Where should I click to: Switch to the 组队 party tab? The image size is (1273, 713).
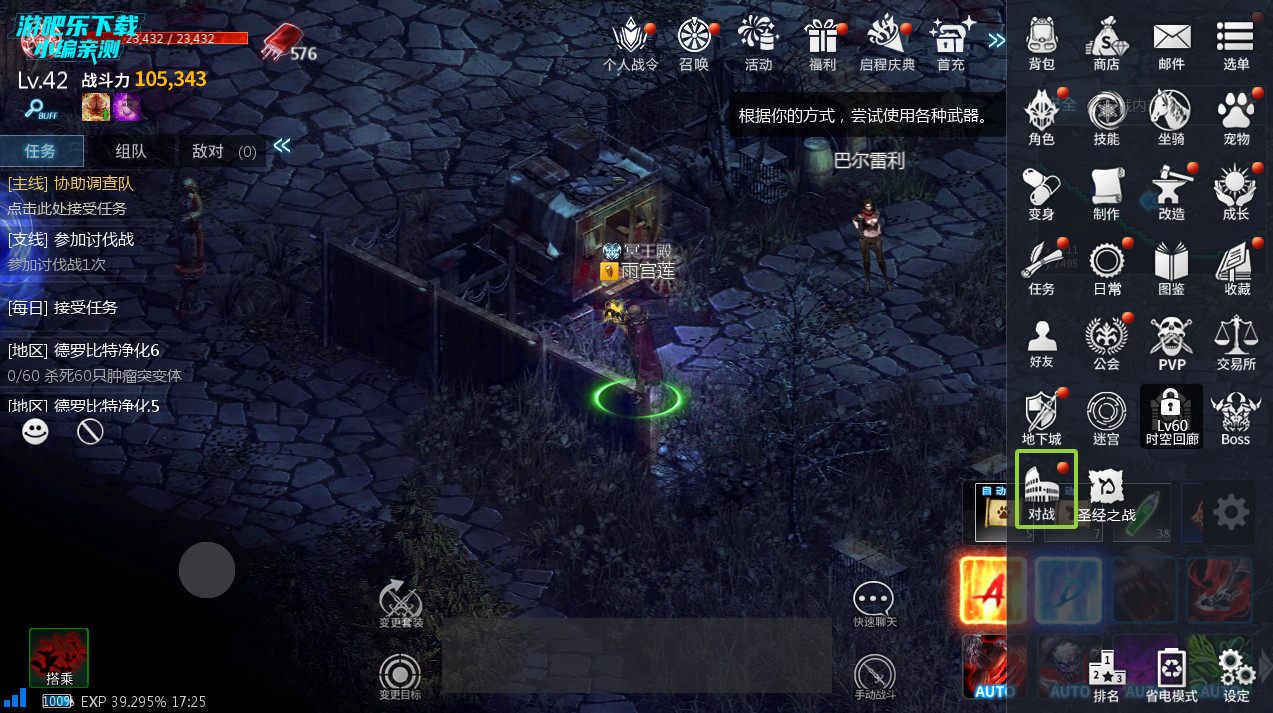click(131, 151)
